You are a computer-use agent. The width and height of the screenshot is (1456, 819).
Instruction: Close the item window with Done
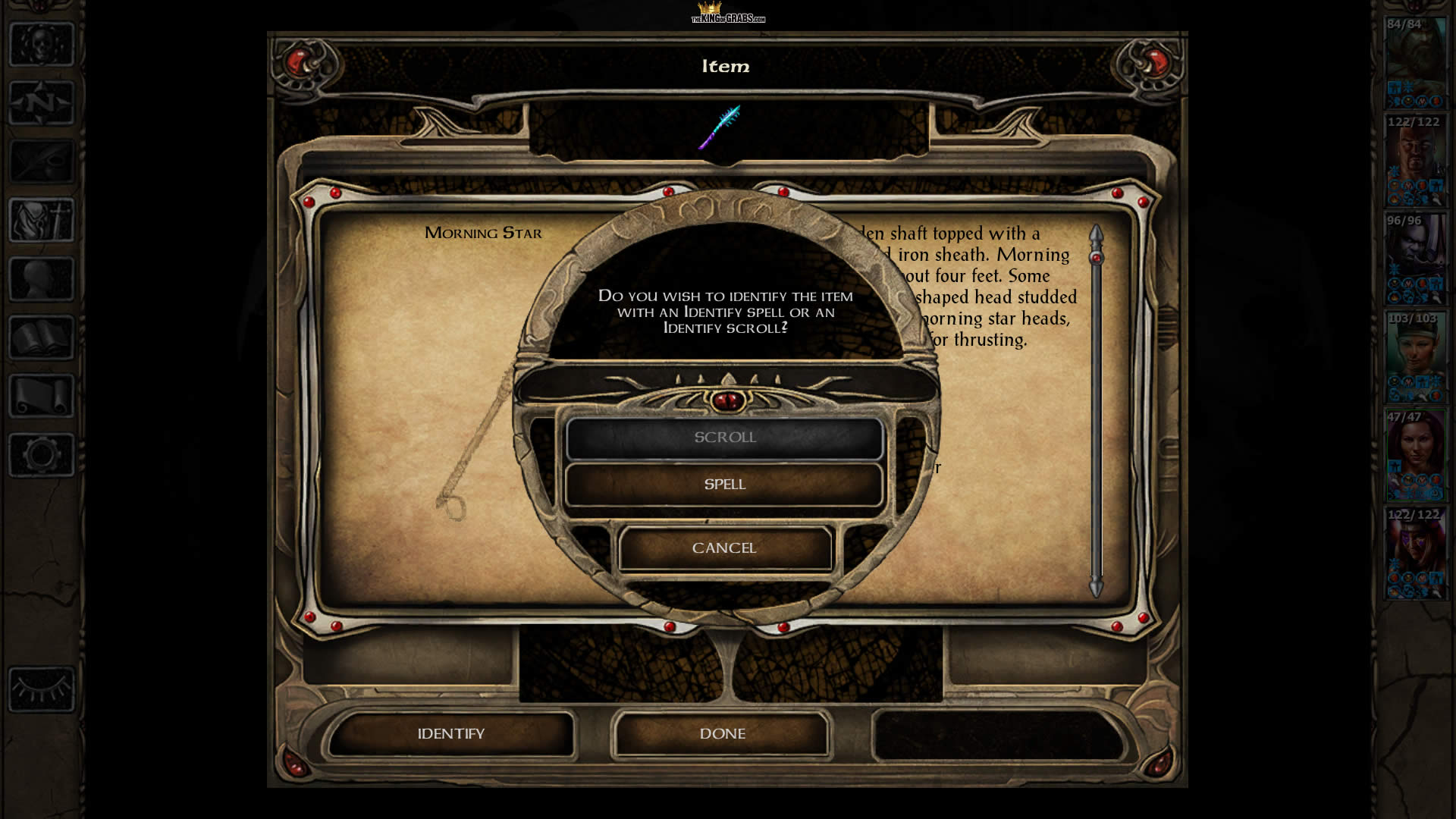coord(722,734)
